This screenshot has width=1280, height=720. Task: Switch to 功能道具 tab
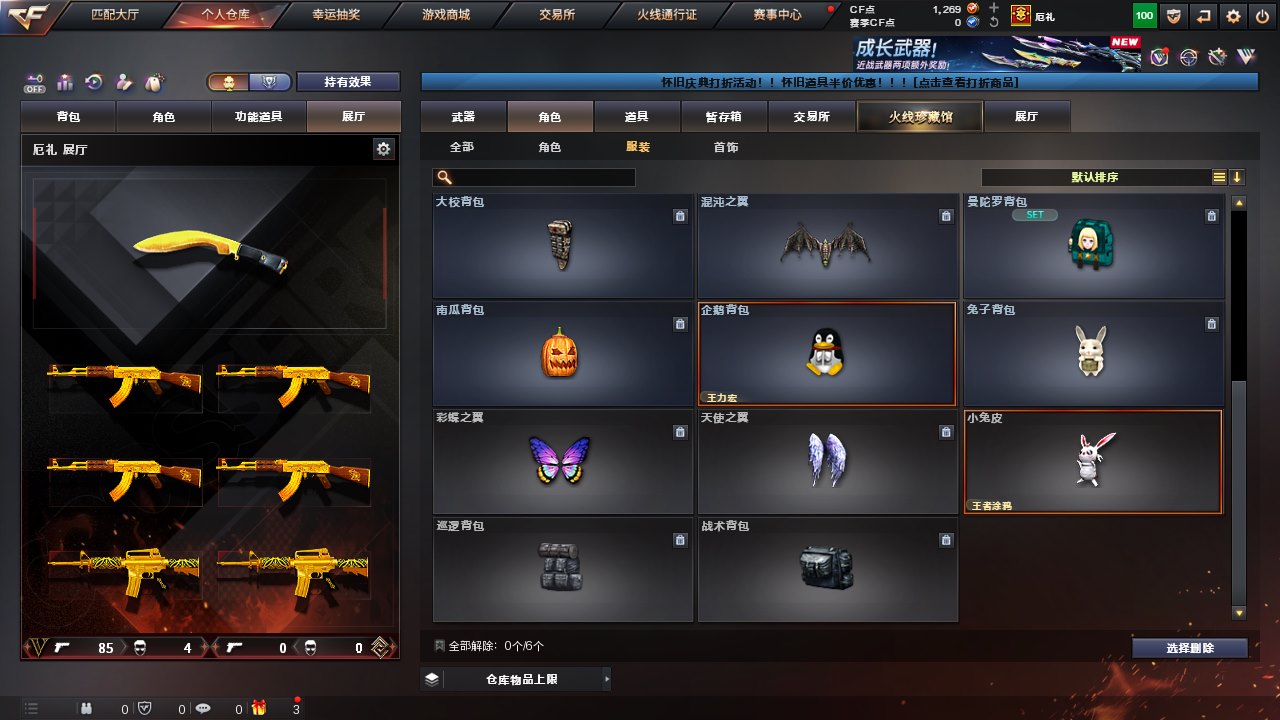point(258,117)
